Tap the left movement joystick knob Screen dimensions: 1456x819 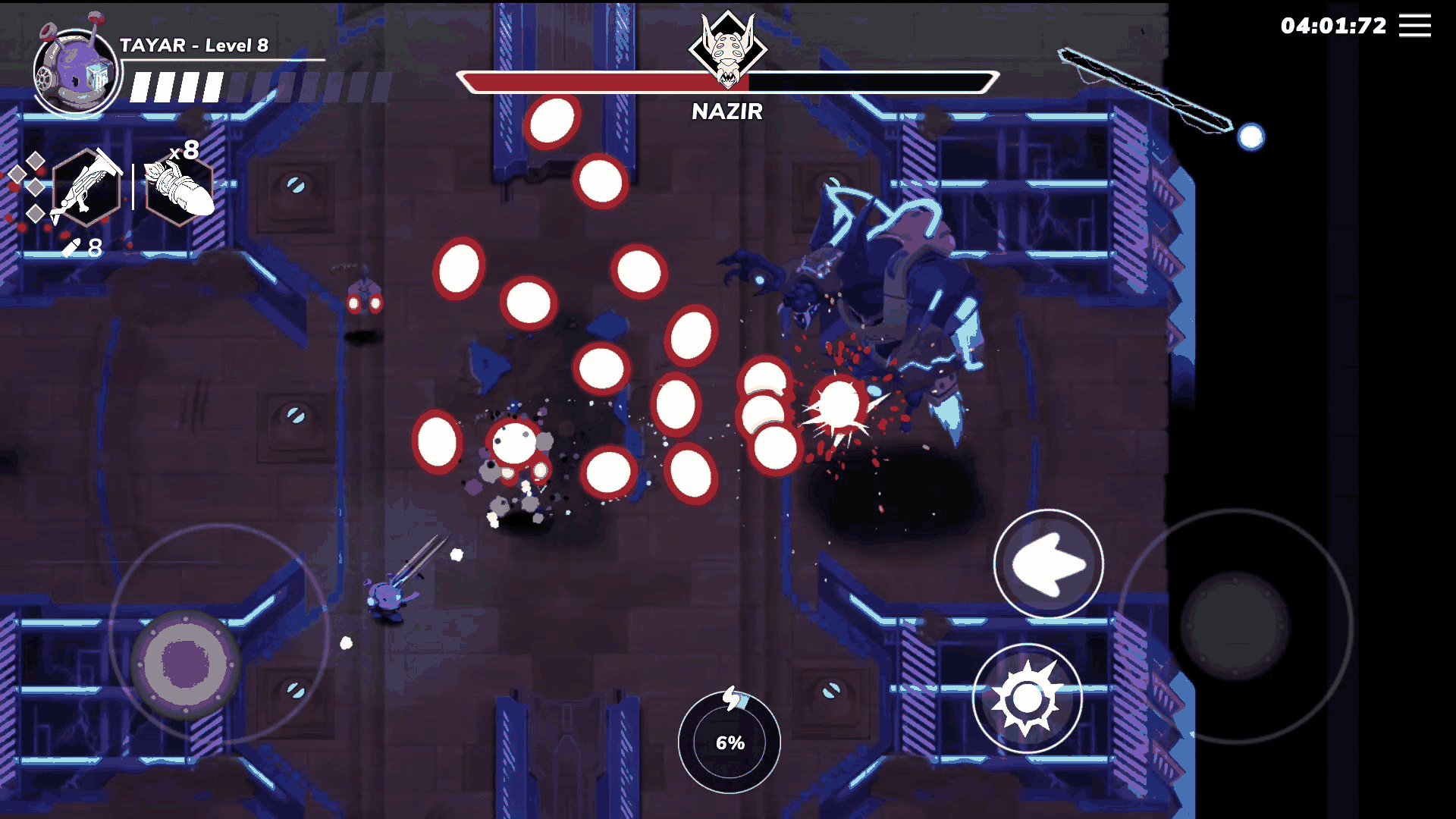[x=185, y=664]
